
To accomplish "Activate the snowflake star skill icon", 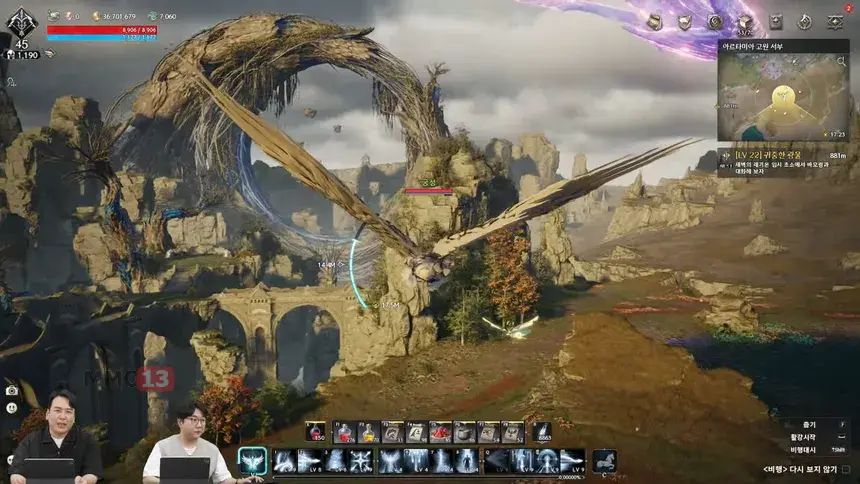I will [x=360, y=461].
